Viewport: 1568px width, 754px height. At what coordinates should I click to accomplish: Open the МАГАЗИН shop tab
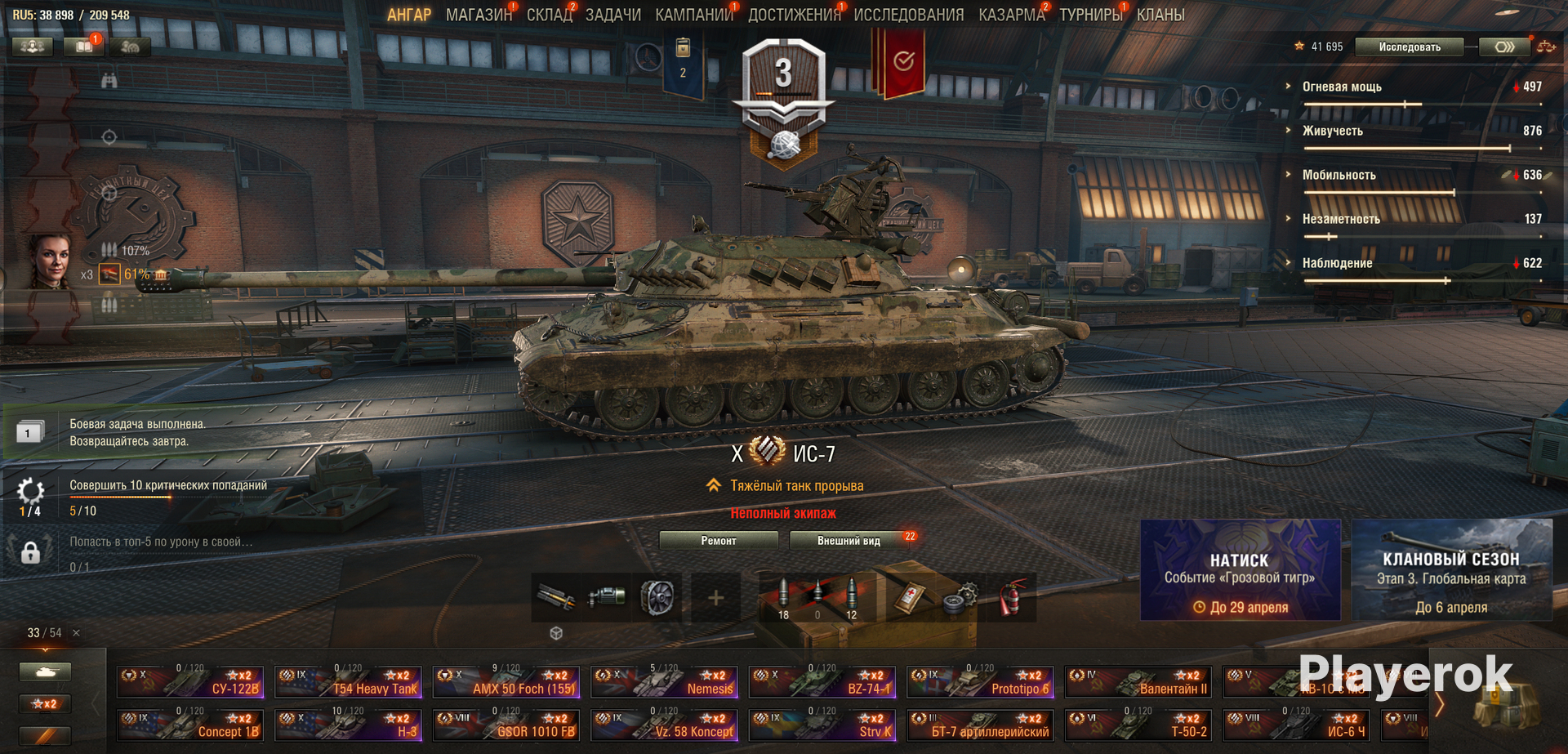point(479,15)
